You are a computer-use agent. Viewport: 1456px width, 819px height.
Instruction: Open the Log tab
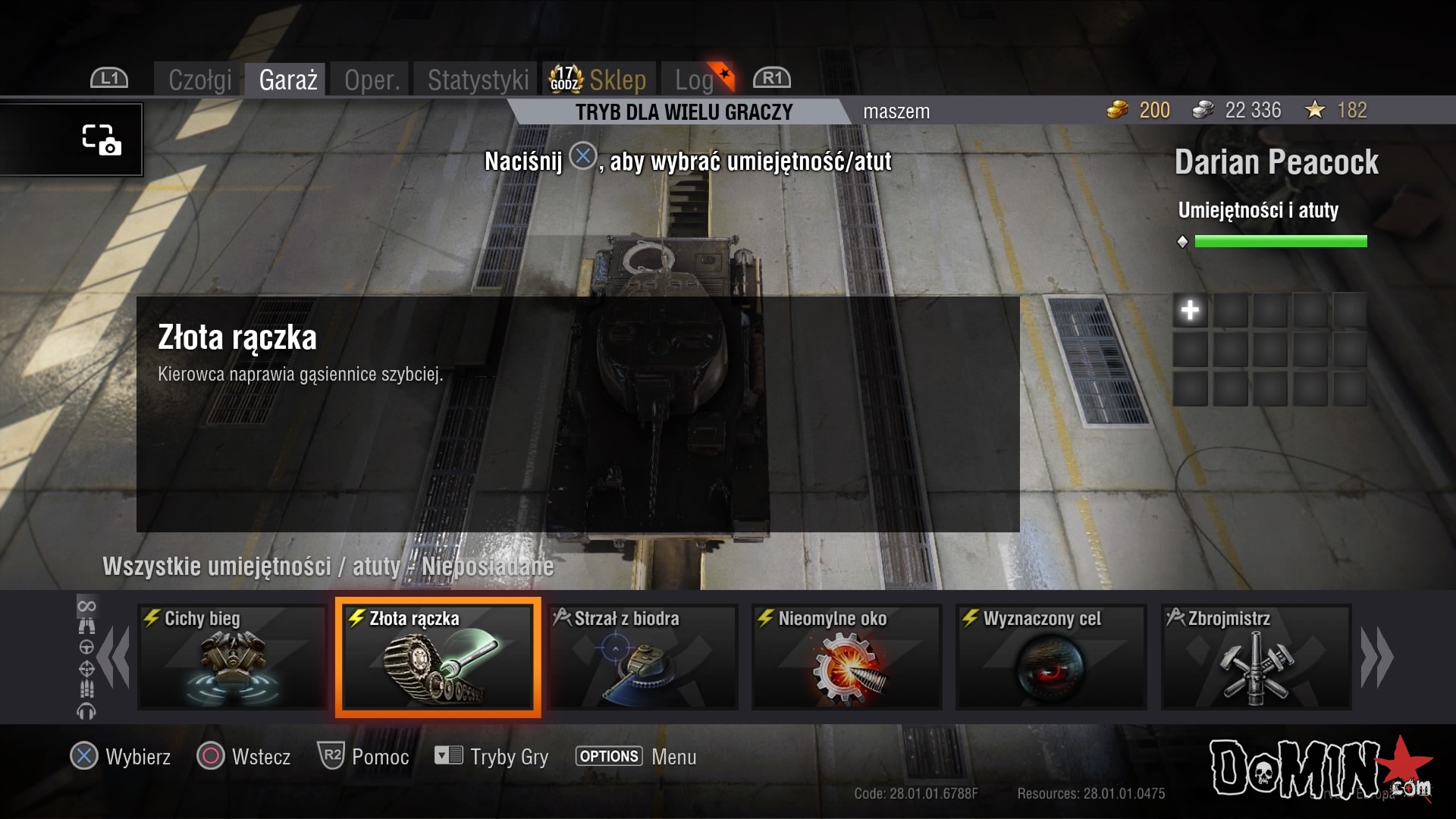(695, 80)
